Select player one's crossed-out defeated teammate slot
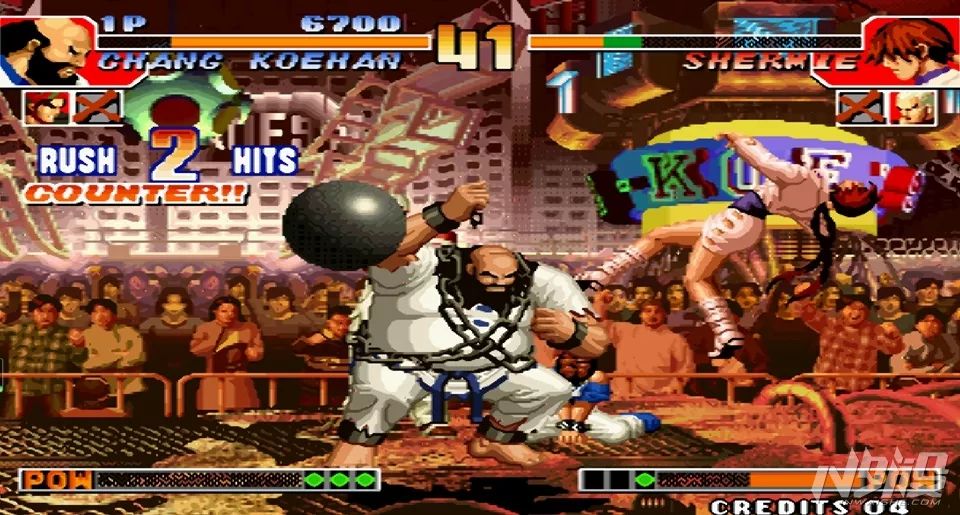This screenshot has width=960, height=515. (x=96, y=107)
